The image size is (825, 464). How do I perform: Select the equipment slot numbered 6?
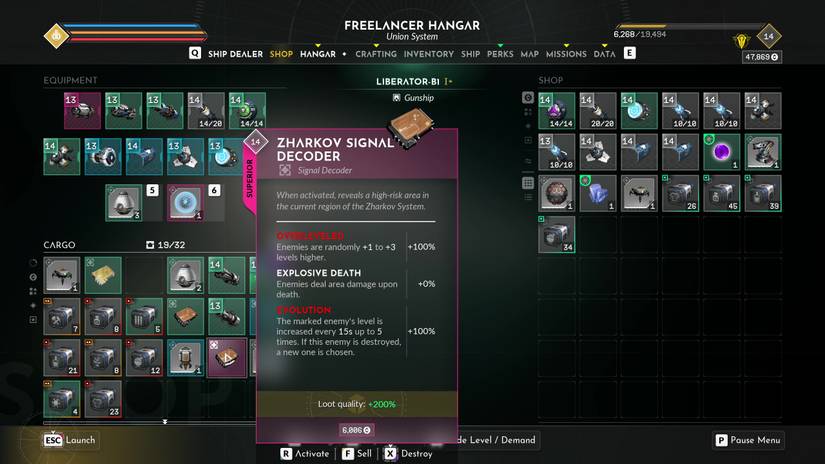[186, 202]
